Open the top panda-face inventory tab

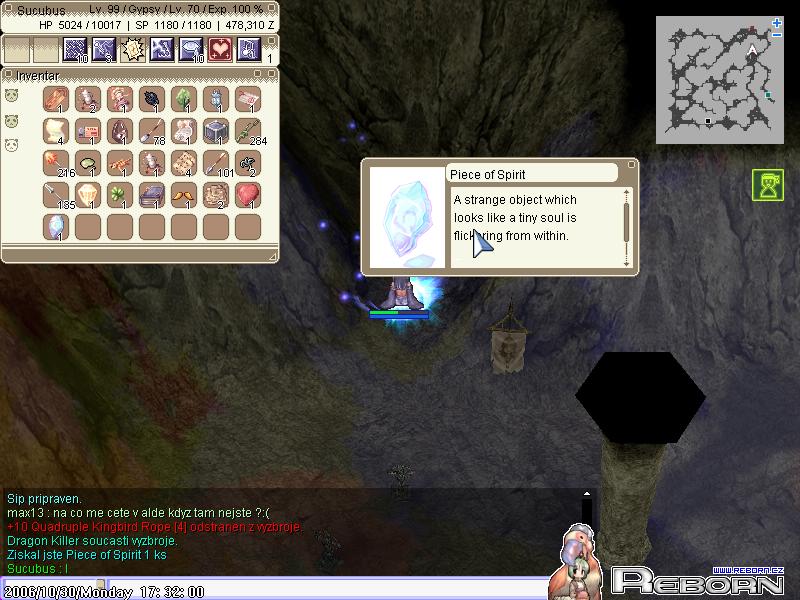tap(12, 96)
